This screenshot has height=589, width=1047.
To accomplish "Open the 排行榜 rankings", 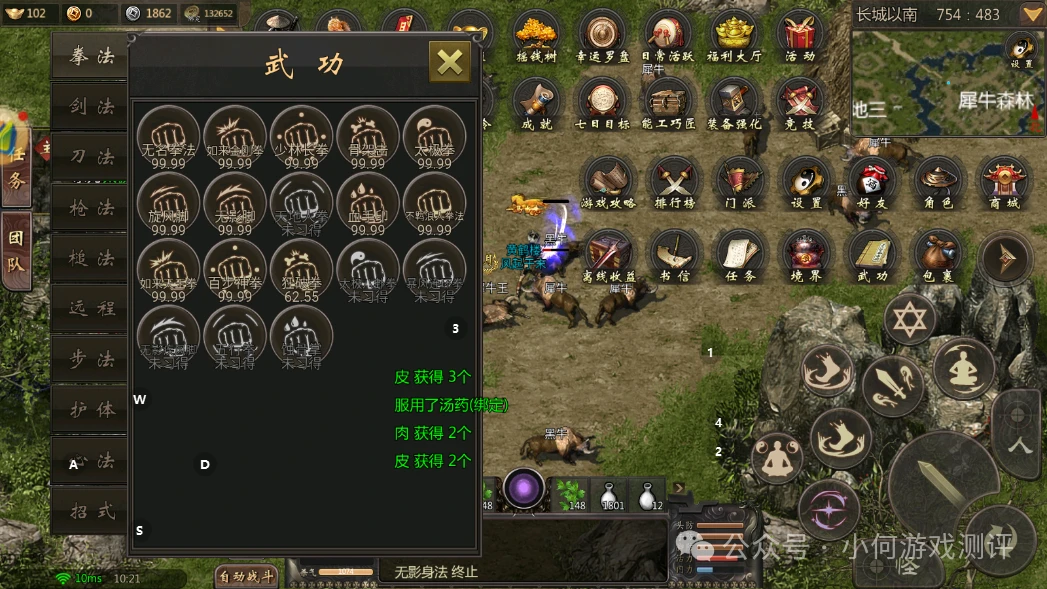I will click(x=675, y=182).
